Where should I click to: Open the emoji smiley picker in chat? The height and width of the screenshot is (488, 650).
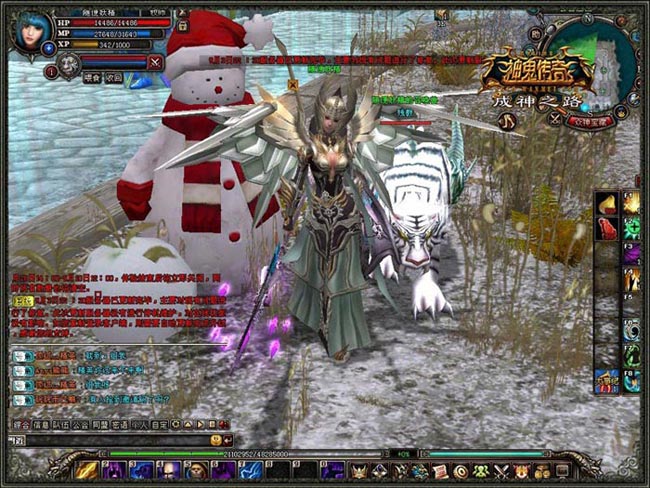pyautogui.click(x=216, y=439)
